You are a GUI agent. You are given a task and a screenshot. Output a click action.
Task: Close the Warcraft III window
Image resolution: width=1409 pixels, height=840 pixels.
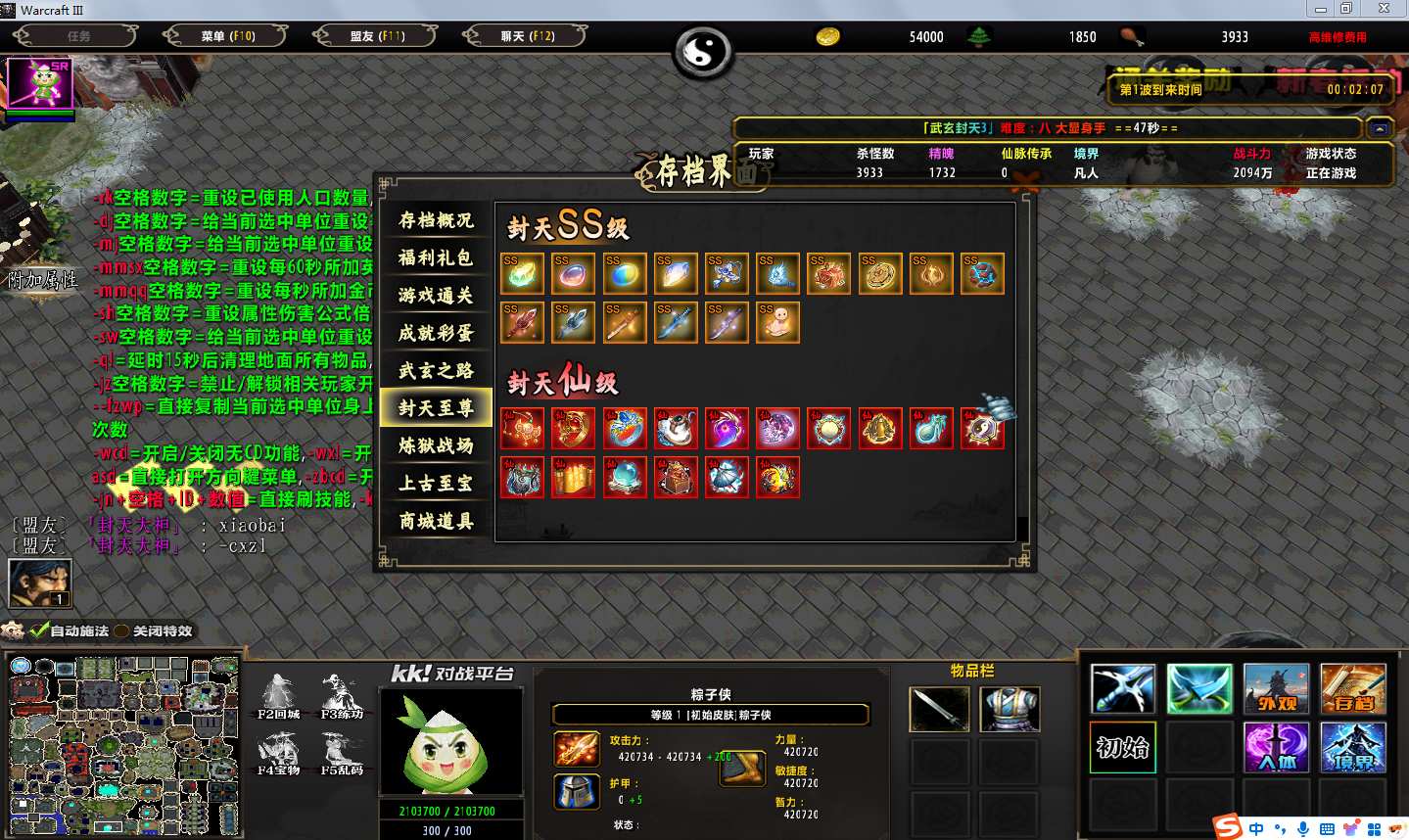(x=1384, y=9)
